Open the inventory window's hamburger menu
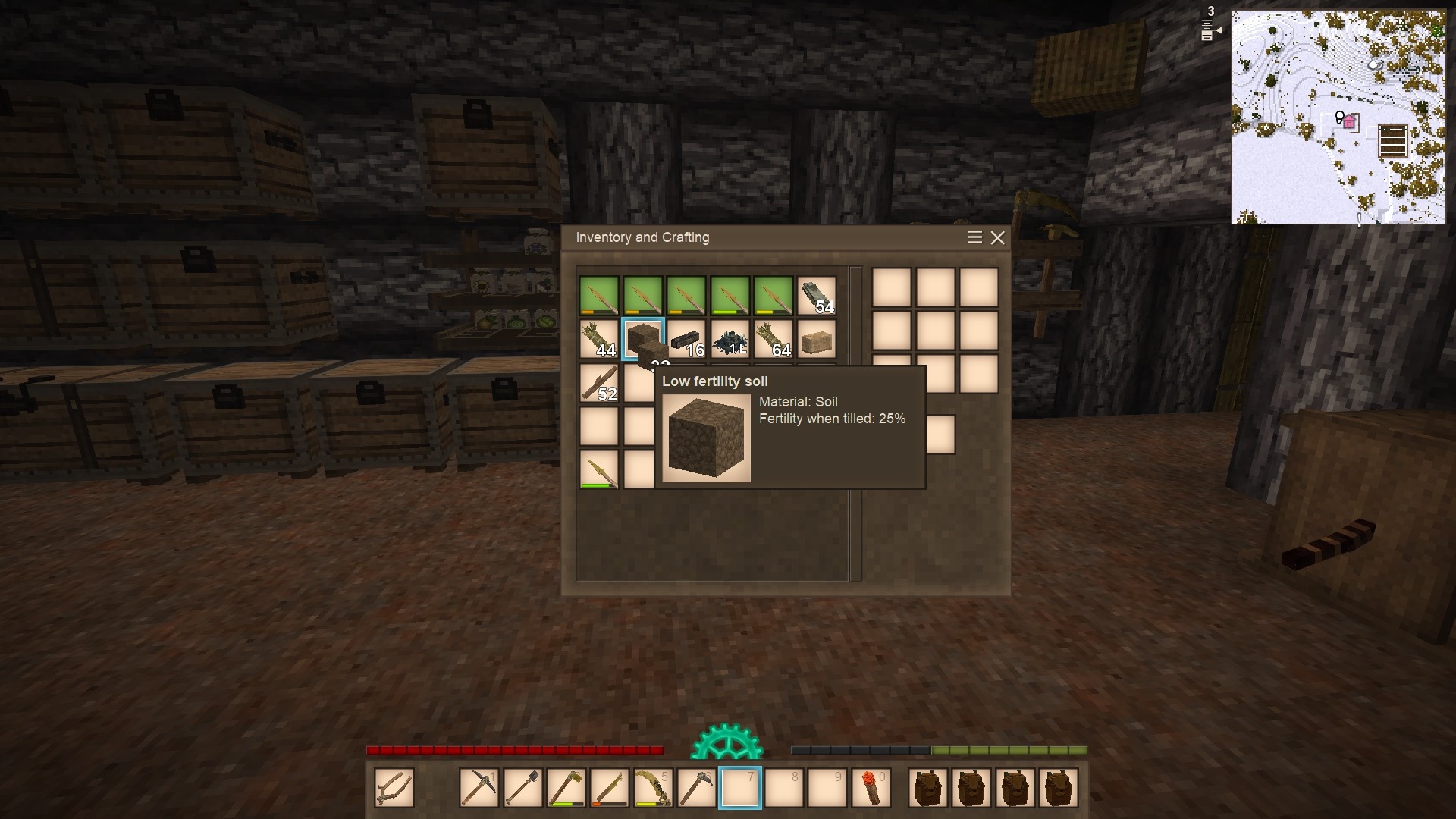Image resolution: width=1456 pixels, height=819 pixels. click(x=974, y=237)
